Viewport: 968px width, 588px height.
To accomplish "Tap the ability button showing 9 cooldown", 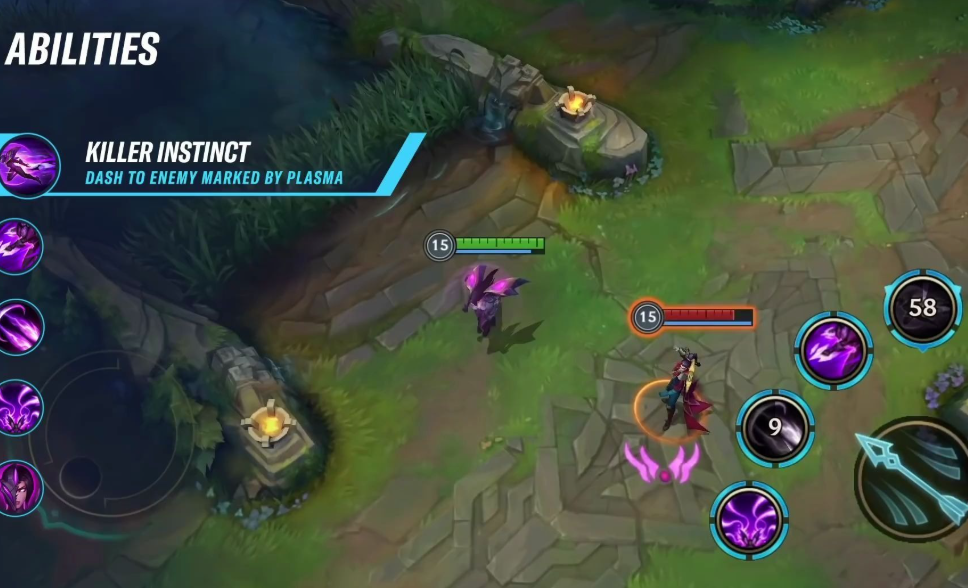I will pos(775,428).
